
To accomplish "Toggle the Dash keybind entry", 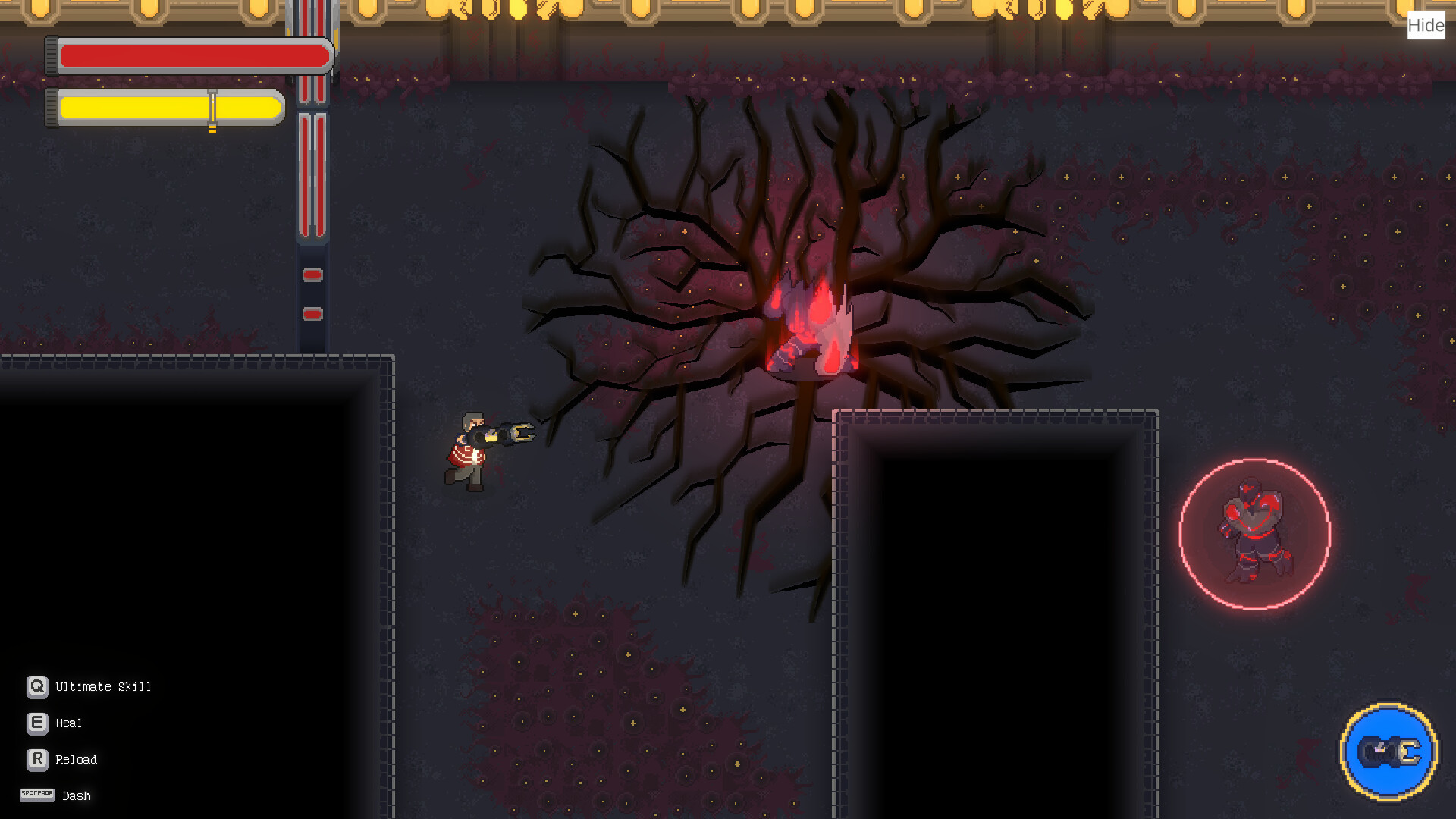I will pos(76,795).
